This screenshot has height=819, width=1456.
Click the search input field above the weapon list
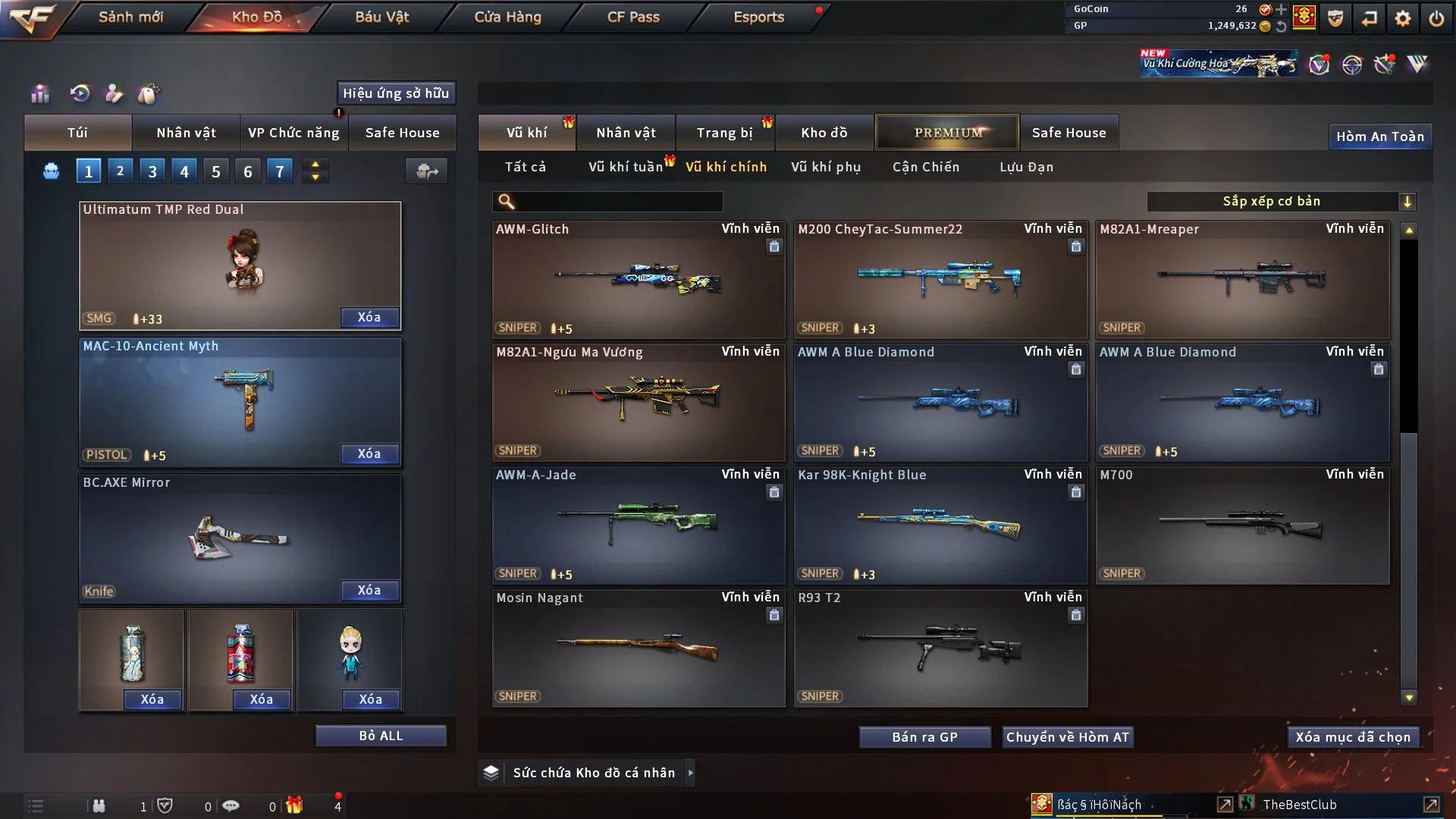tap(607, 202)
